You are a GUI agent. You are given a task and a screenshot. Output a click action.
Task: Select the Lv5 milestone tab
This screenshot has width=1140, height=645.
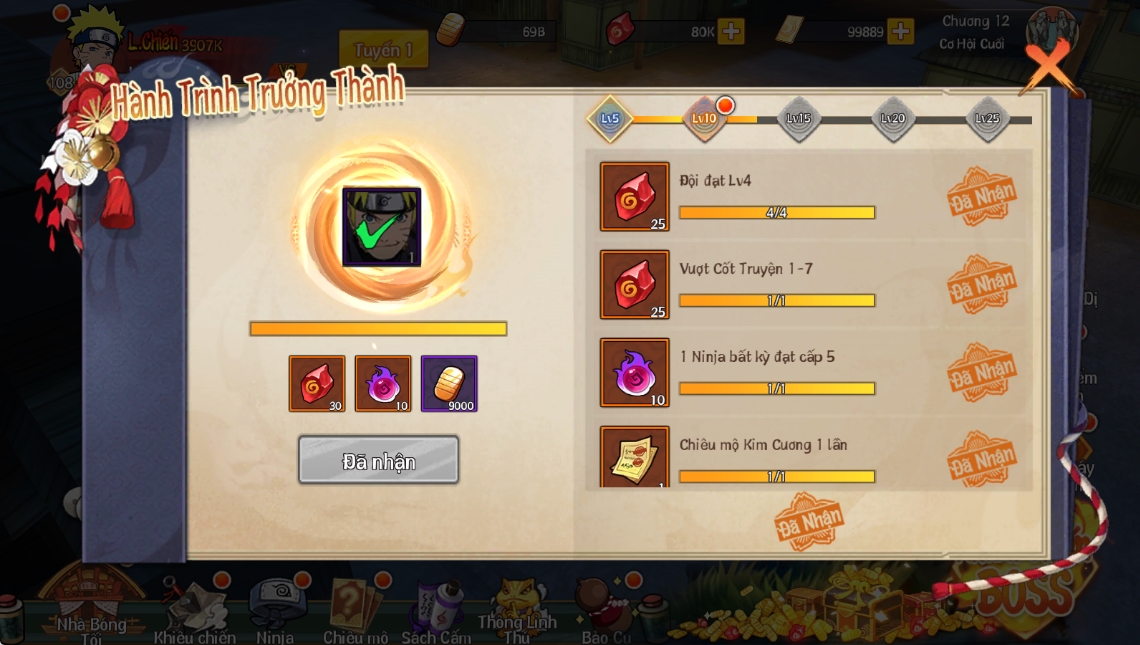(x=610, y=119)
